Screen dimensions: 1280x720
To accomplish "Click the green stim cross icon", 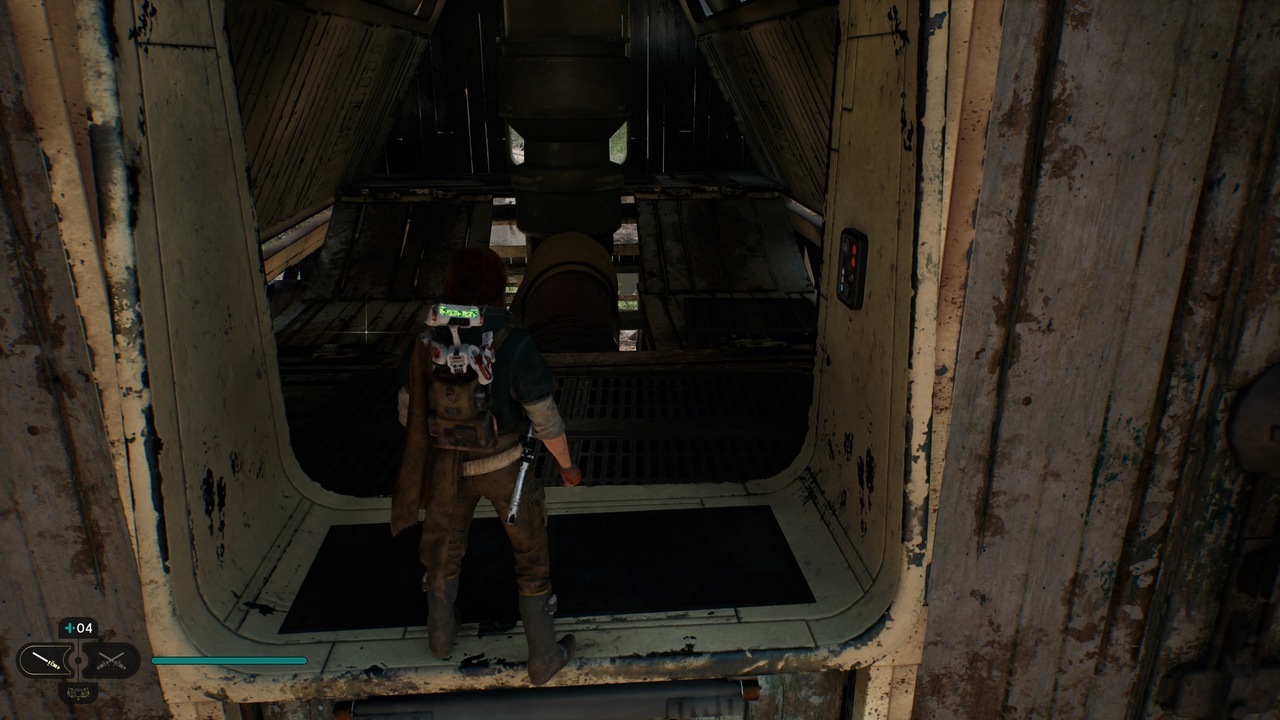I will point(70,626).
